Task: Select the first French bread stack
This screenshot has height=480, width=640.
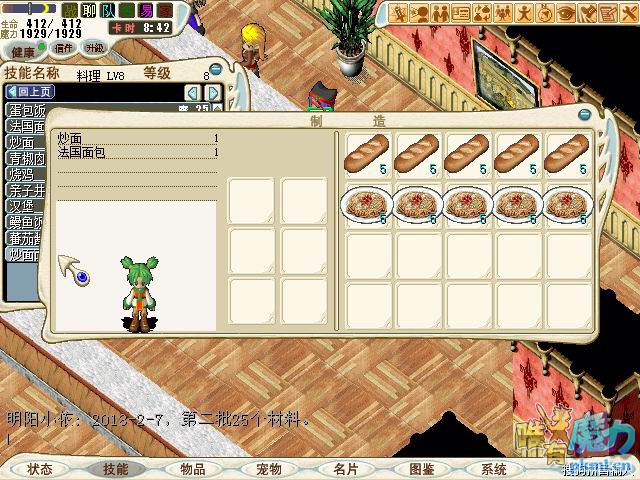Action: [x=367, y=155]
